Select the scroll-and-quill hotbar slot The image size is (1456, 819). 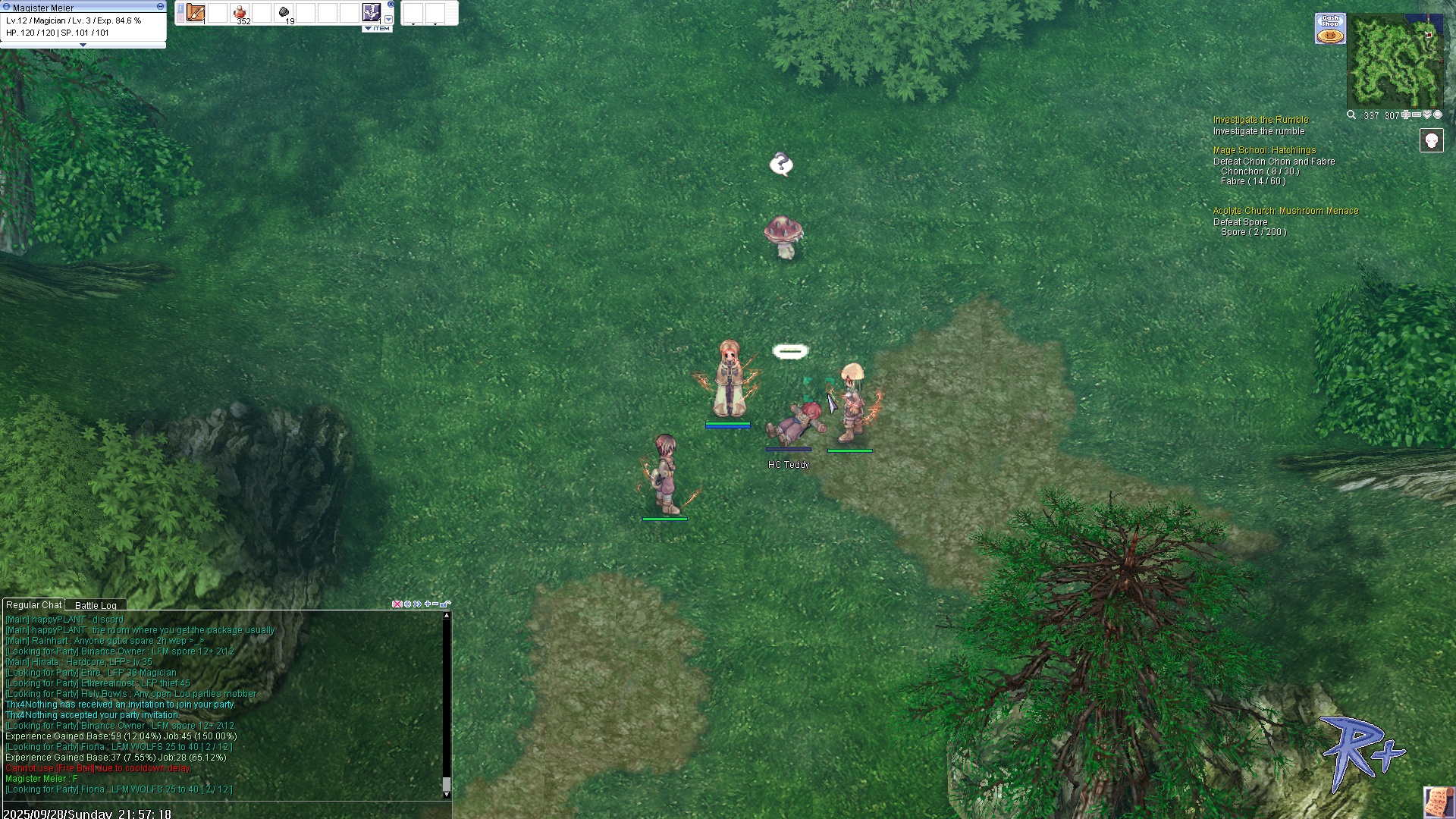pos(196,13)
